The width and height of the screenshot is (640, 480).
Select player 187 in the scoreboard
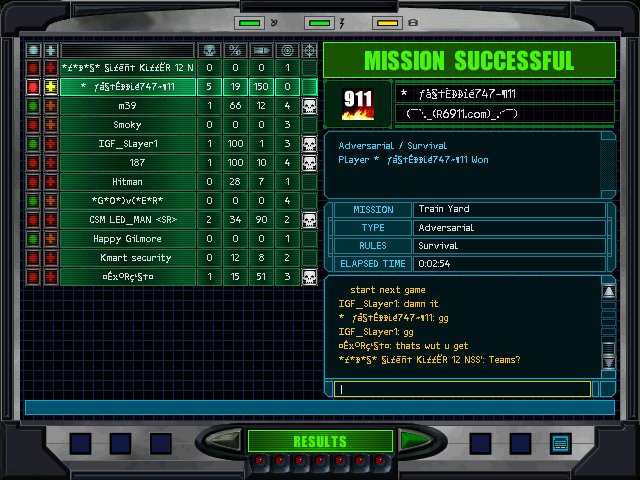[127, 163]
